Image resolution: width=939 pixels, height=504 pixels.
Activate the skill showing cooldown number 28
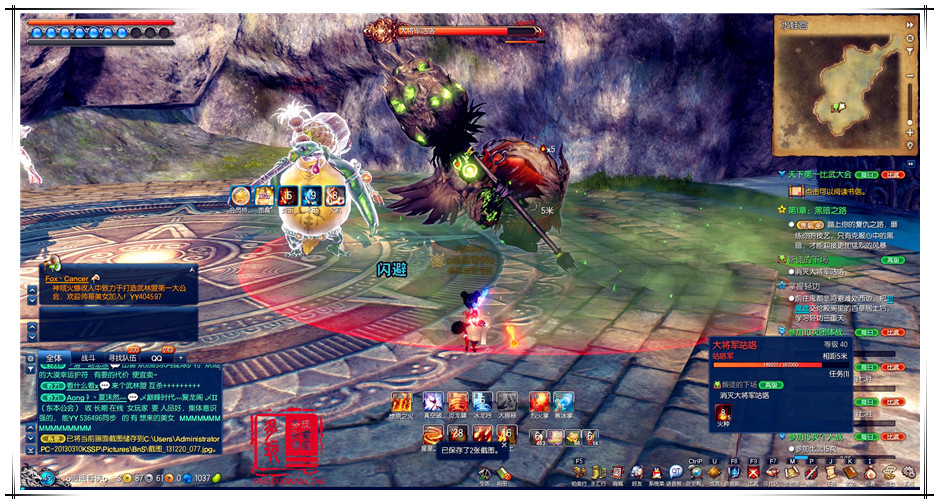coord(458,434)
